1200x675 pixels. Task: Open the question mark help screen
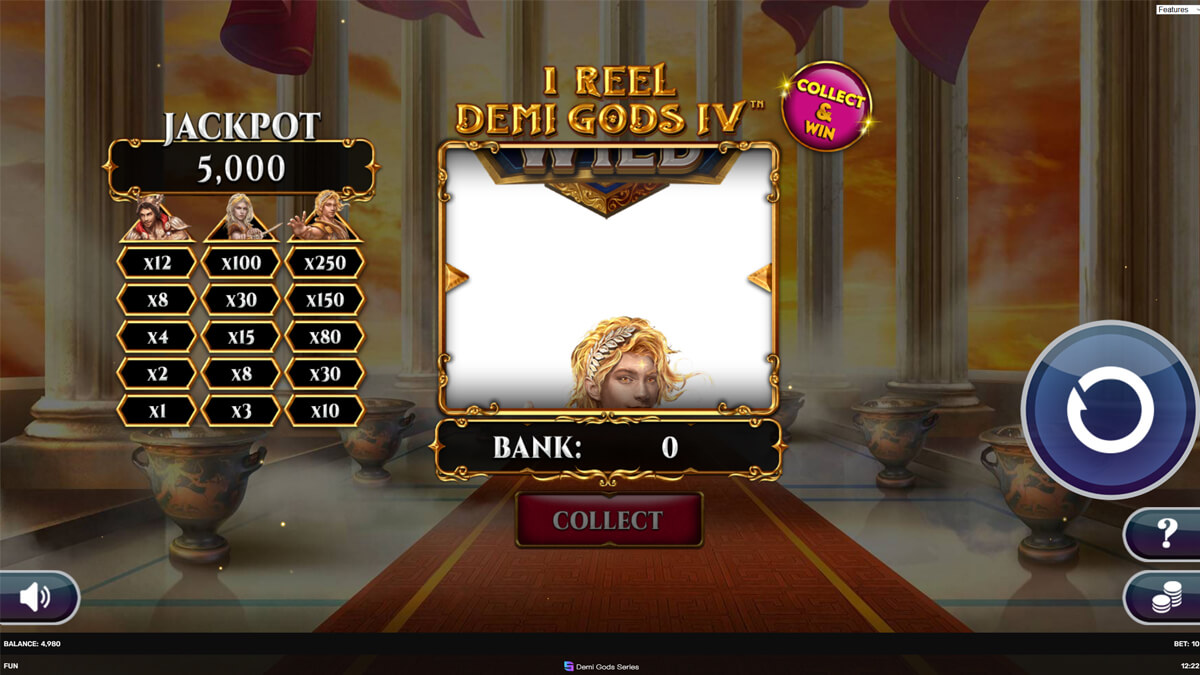pyautogui.click(x=1165, y=534)
